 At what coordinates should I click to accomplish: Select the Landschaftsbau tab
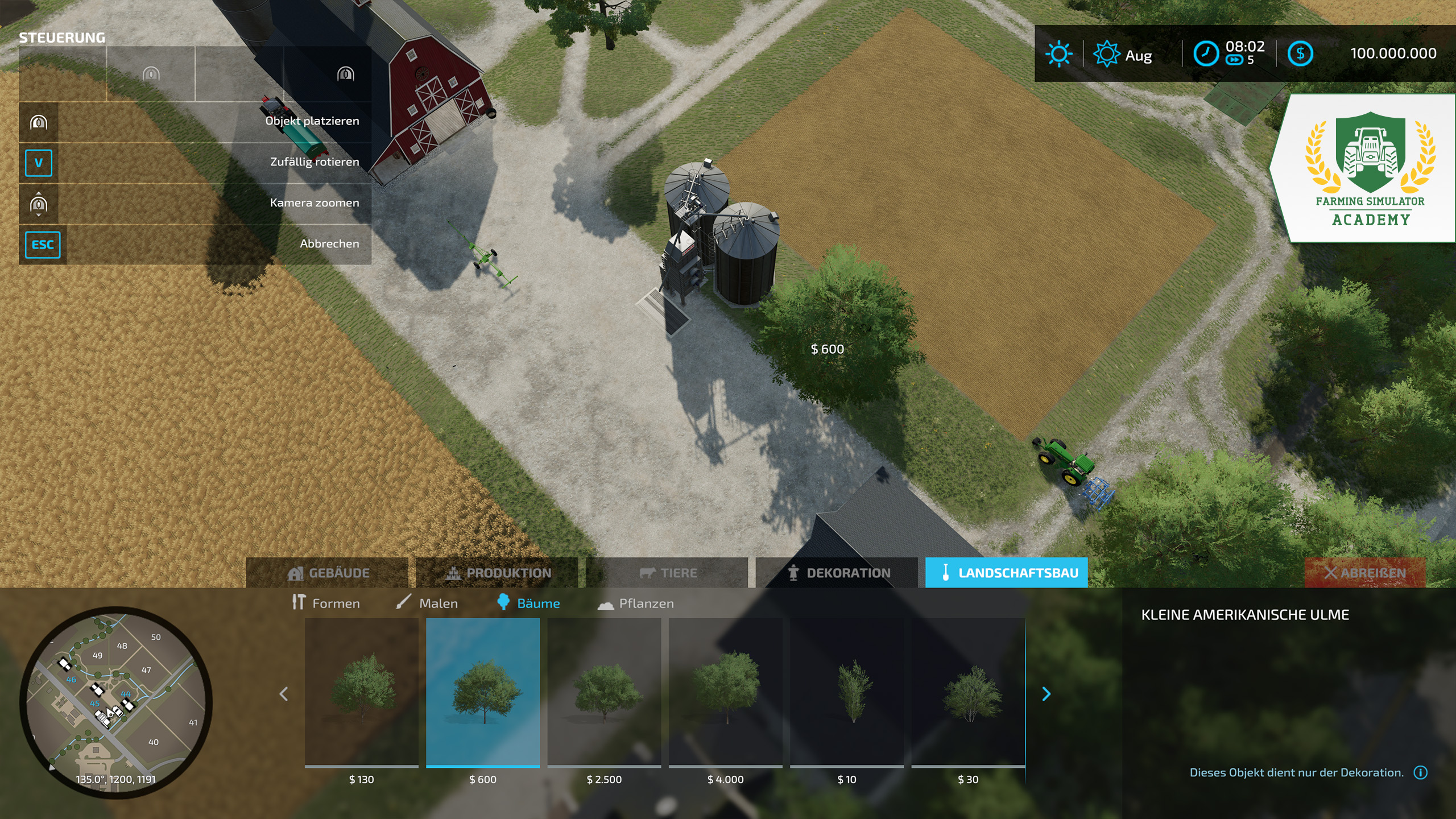coord(1007,573)
